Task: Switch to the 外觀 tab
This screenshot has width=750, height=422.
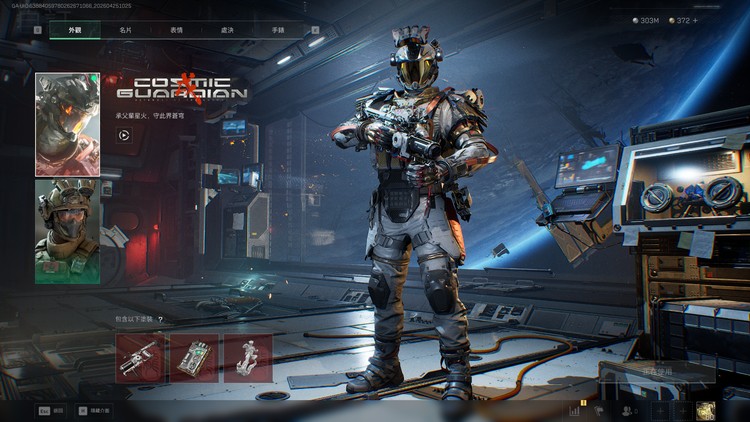Action: (75, 30)
